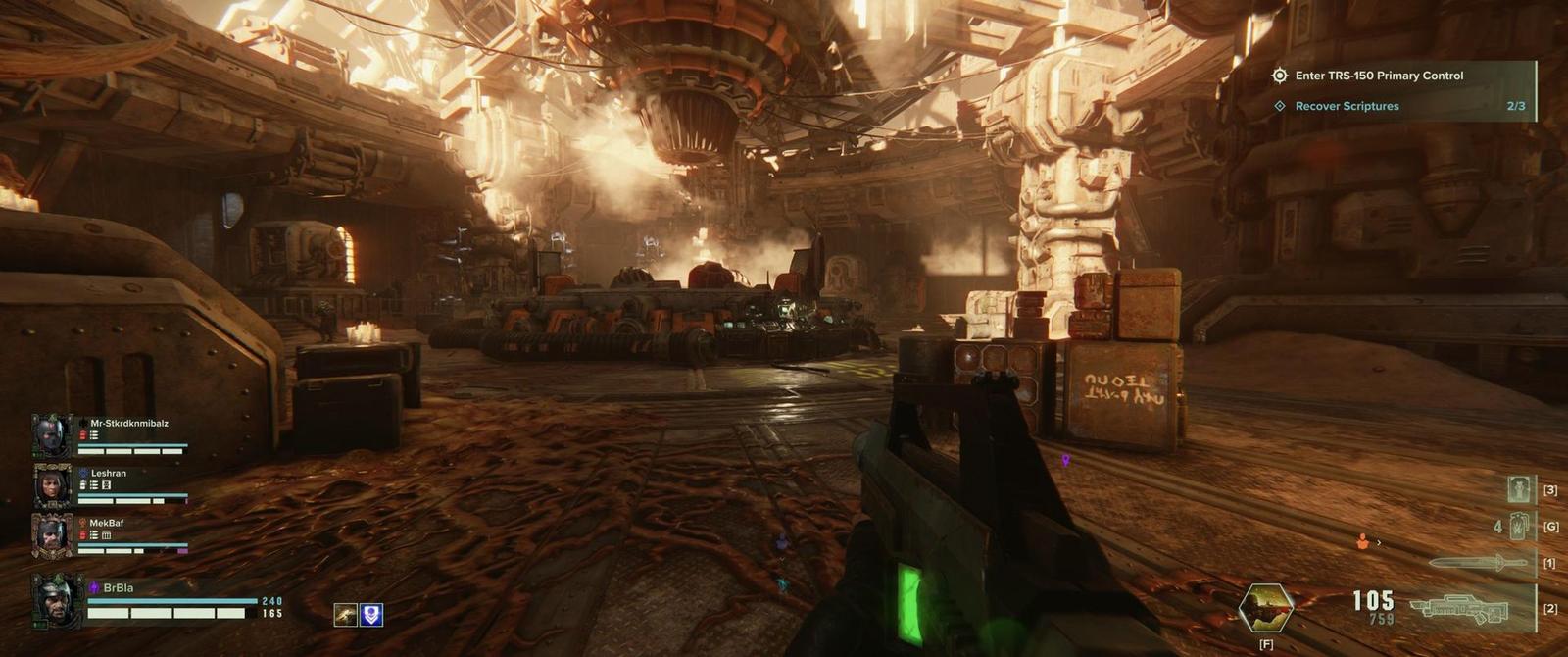Check the golden buff icon beside the shield
This screenshot has width=1568, height=657.
345,615
